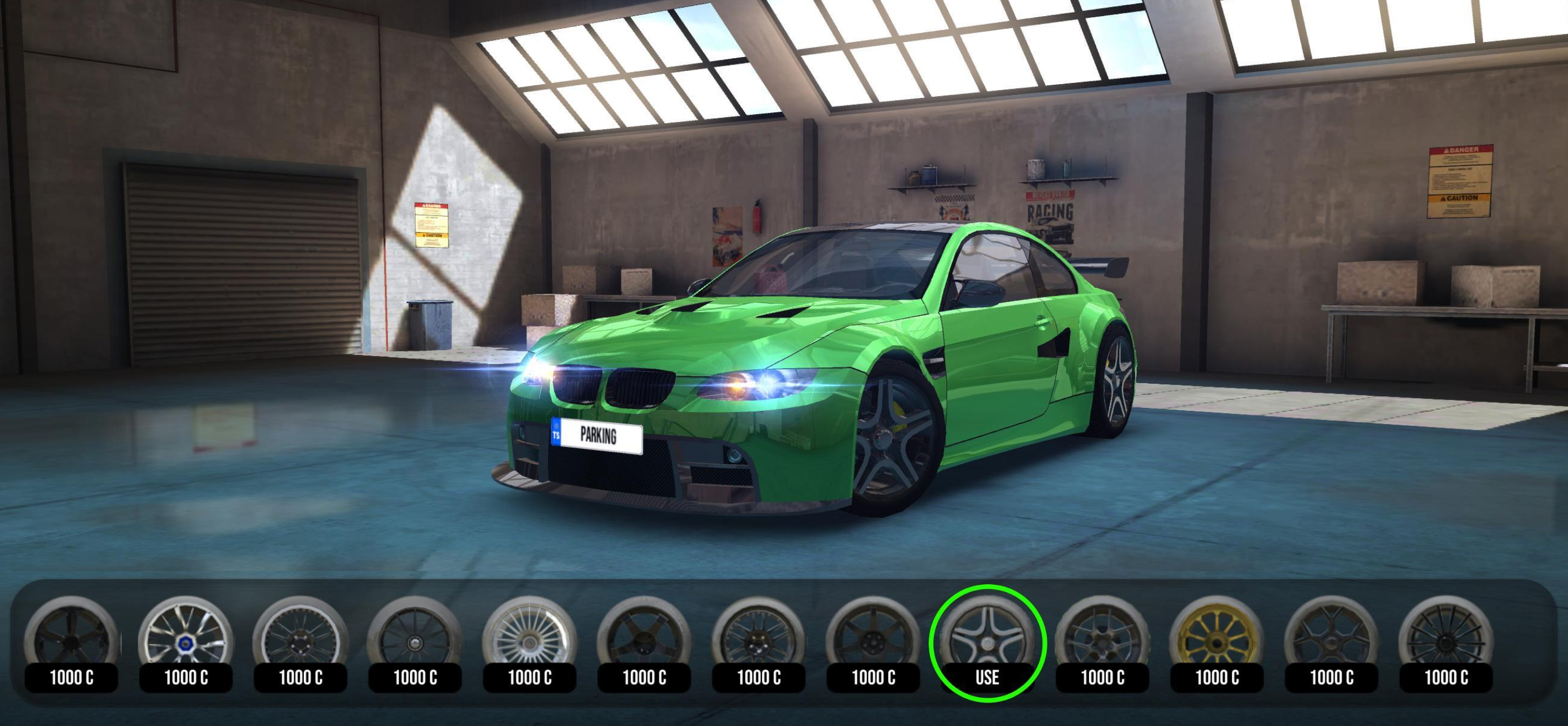Click the green car body to rotate view
The width and height of the screenshot is (1568, 726).
[791, 341]
